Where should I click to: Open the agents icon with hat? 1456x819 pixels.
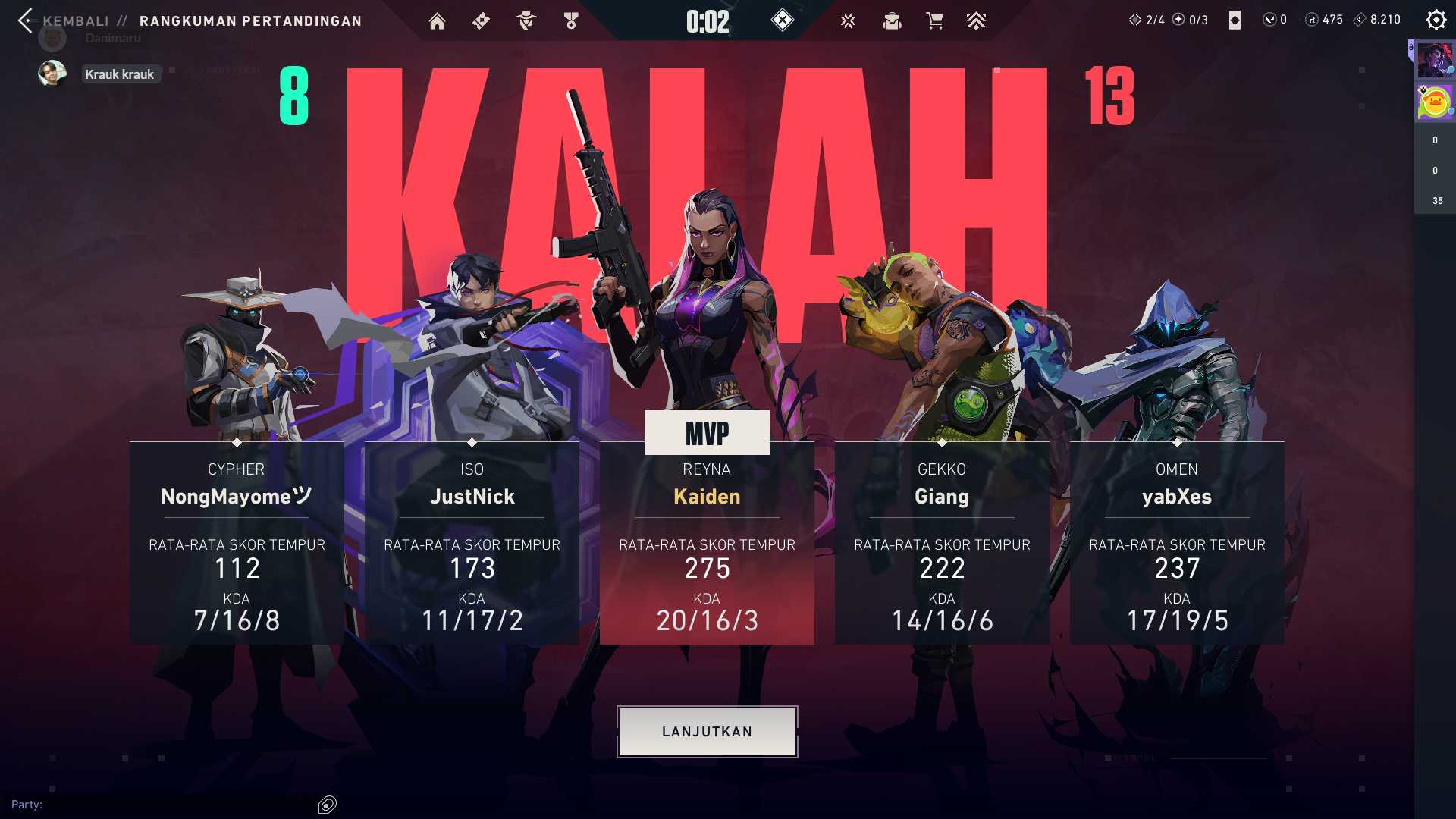click(526, 21)
